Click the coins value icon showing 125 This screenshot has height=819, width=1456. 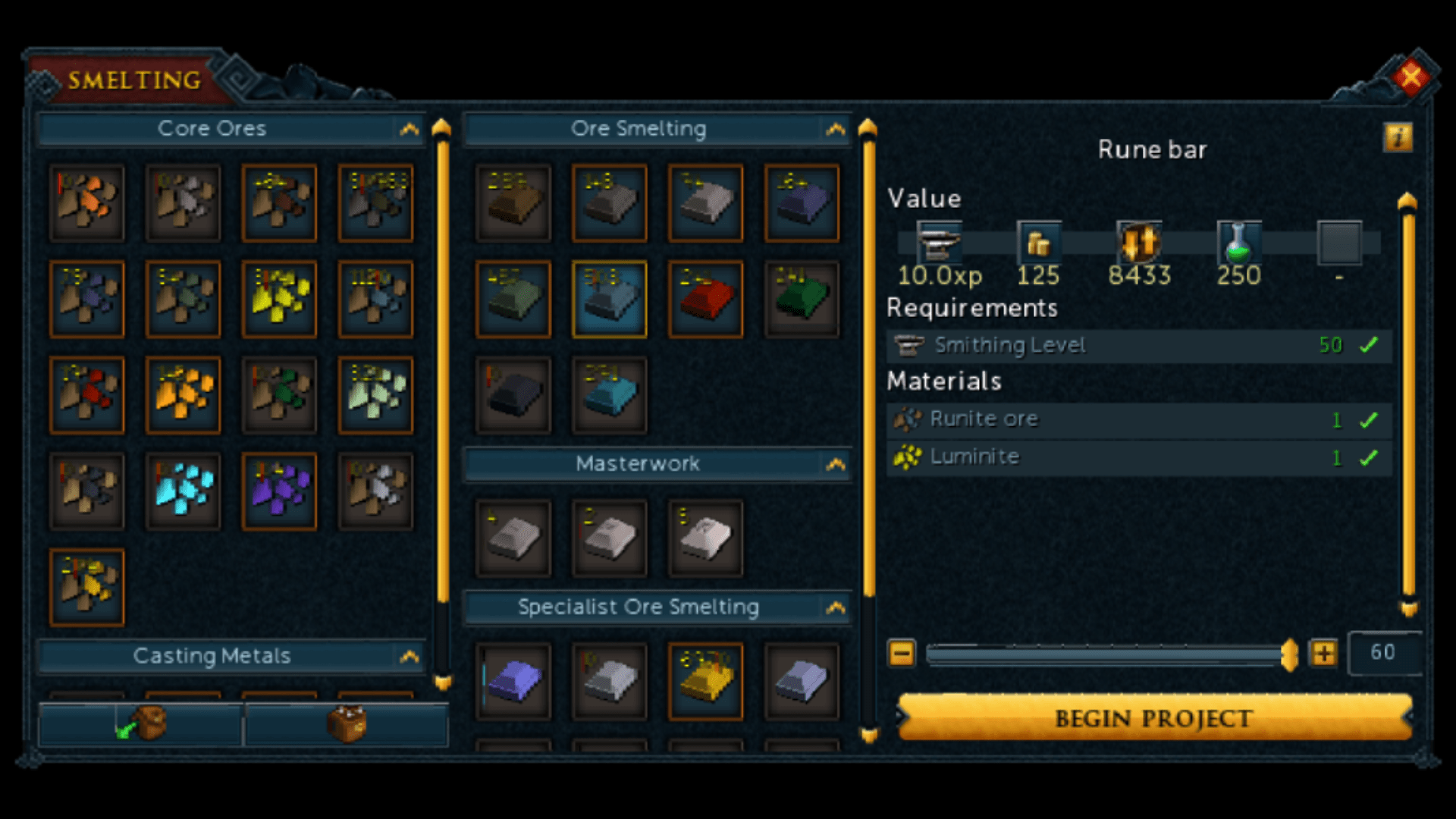[x=1039, y=241]
